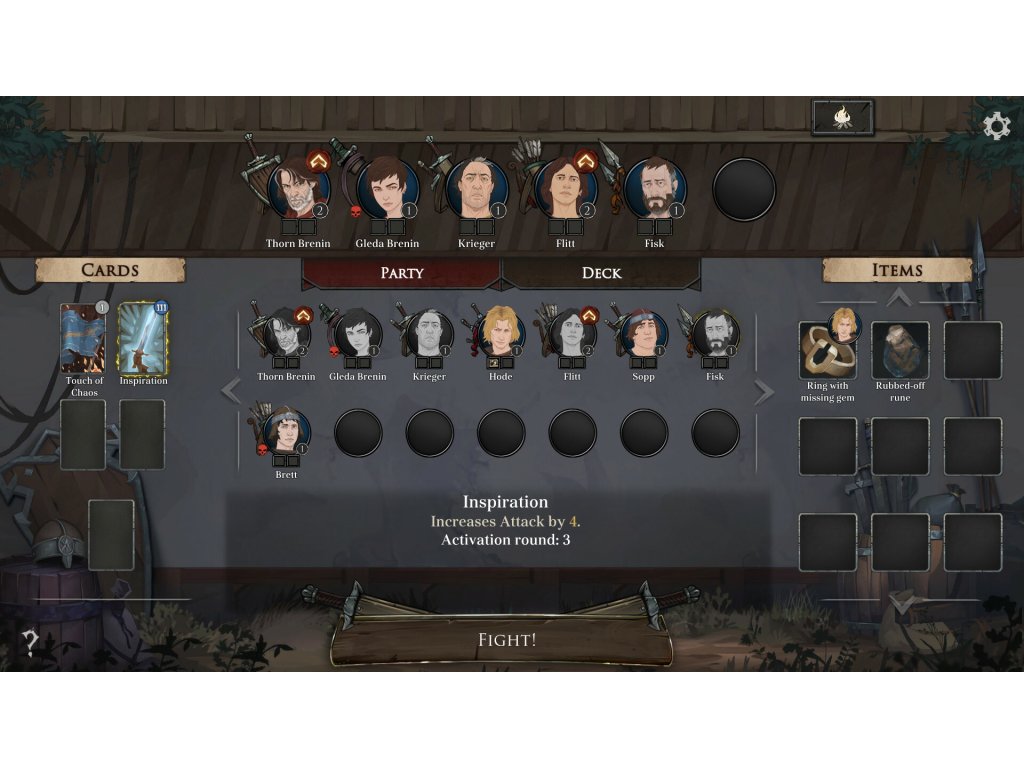
Task: Select the Touch of Chaos card
Action: (83, 338)
